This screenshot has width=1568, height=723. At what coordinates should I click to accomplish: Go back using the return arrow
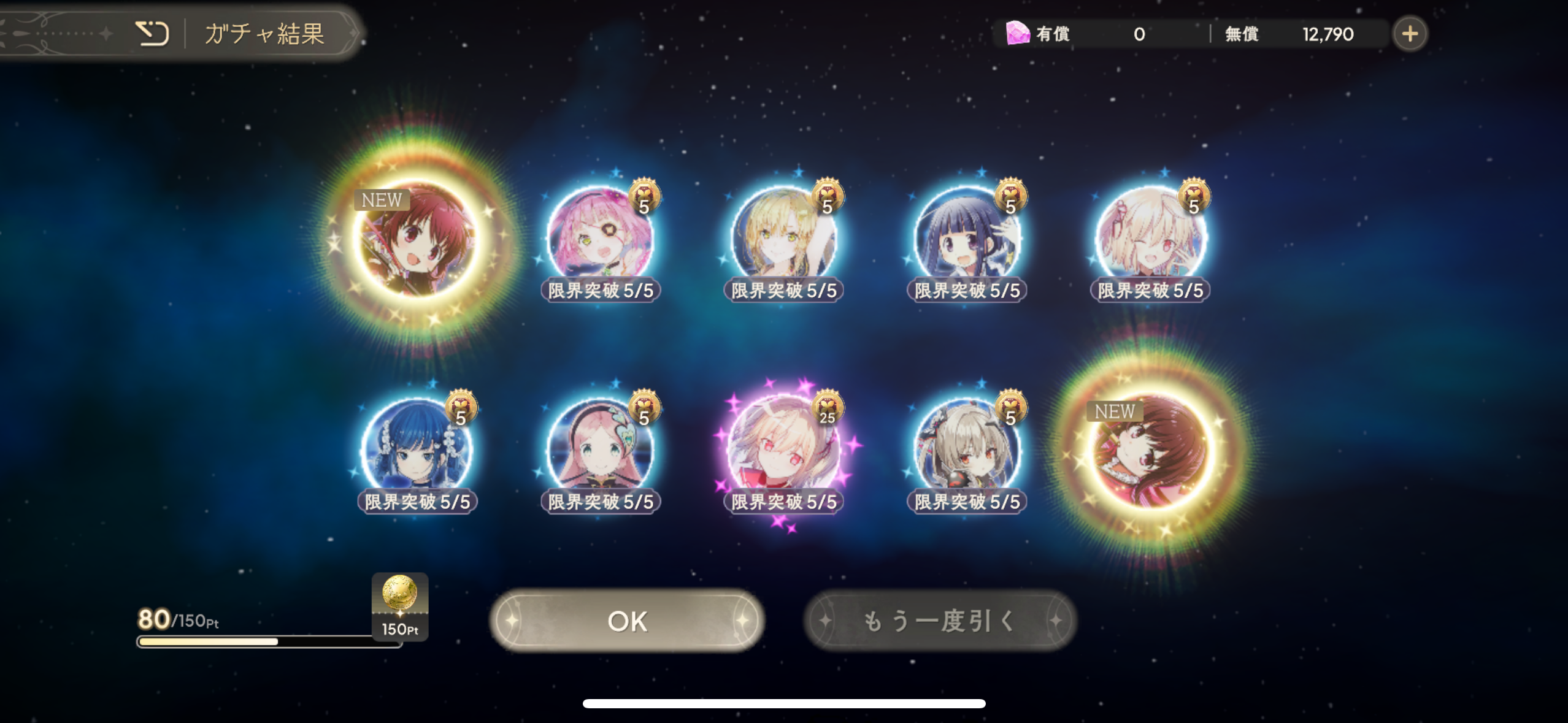click(x=152, y=33)
